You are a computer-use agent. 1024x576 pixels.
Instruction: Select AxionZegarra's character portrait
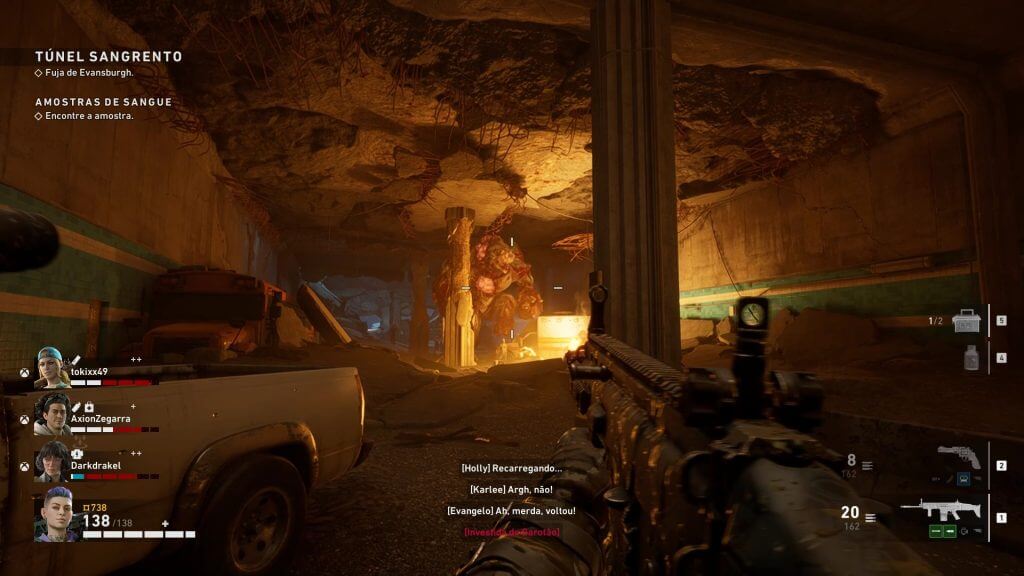tap(52, 416)
